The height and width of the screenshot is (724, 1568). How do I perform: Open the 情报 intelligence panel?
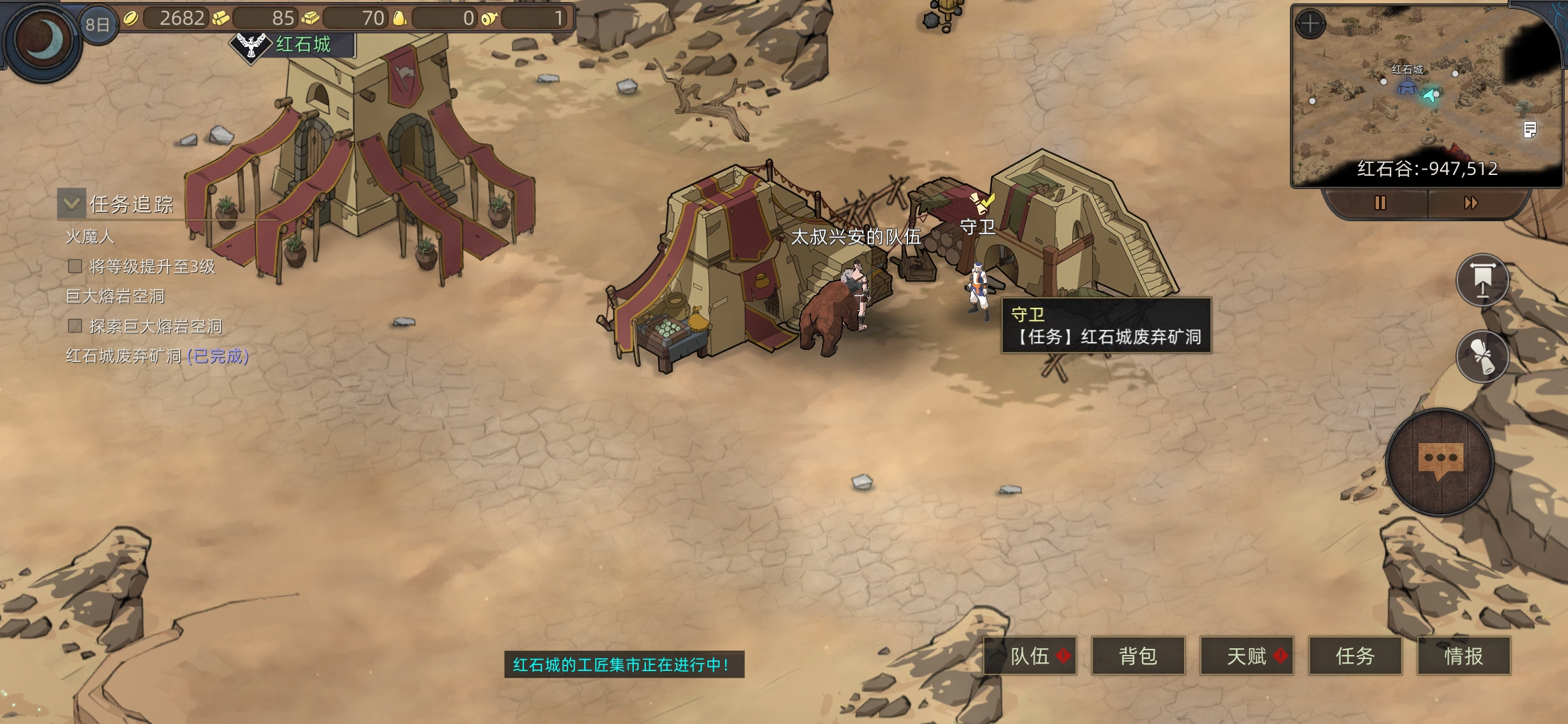1463,656
